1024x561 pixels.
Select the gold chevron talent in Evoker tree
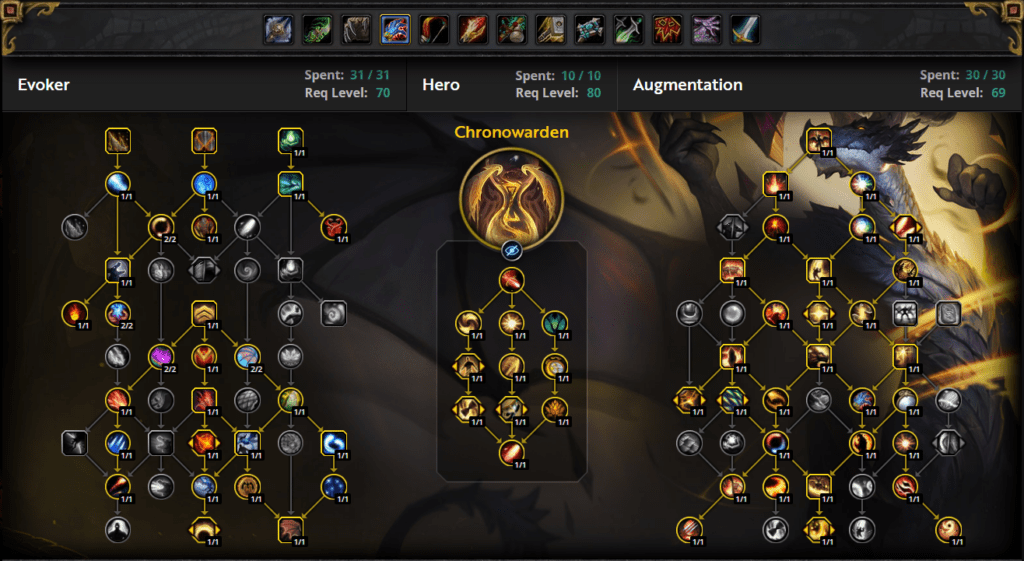[204, 314]
